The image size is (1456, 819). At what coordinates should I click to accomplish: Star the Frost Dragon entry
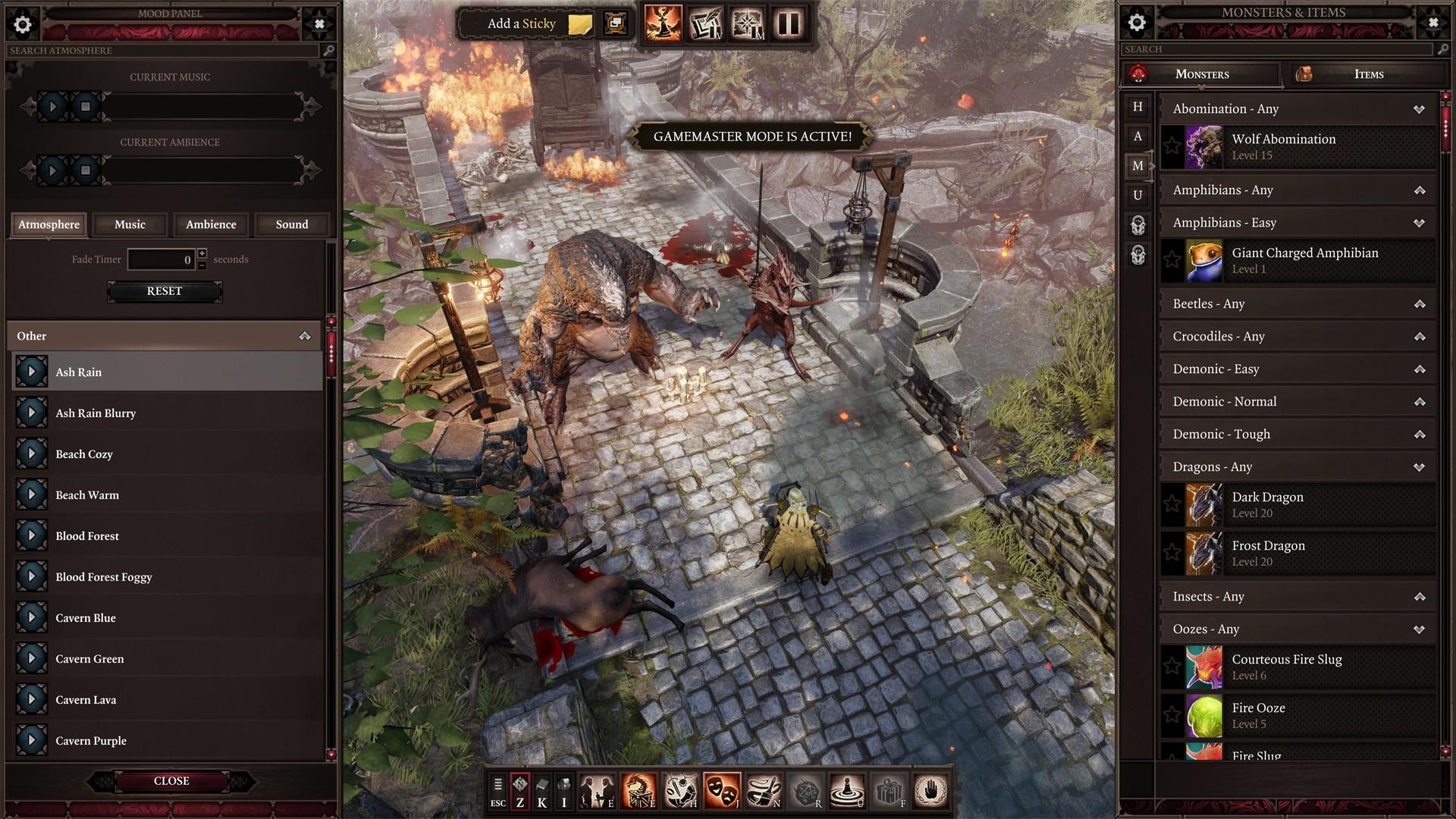click(1172, 553)
